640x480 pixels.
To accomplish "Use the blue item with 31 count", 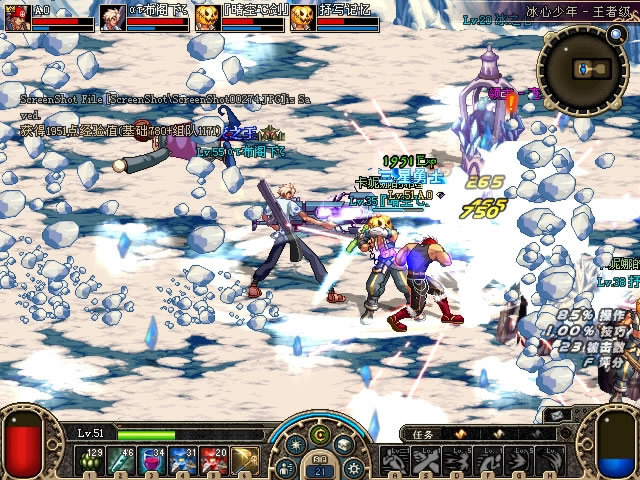I will click(184, 460).
